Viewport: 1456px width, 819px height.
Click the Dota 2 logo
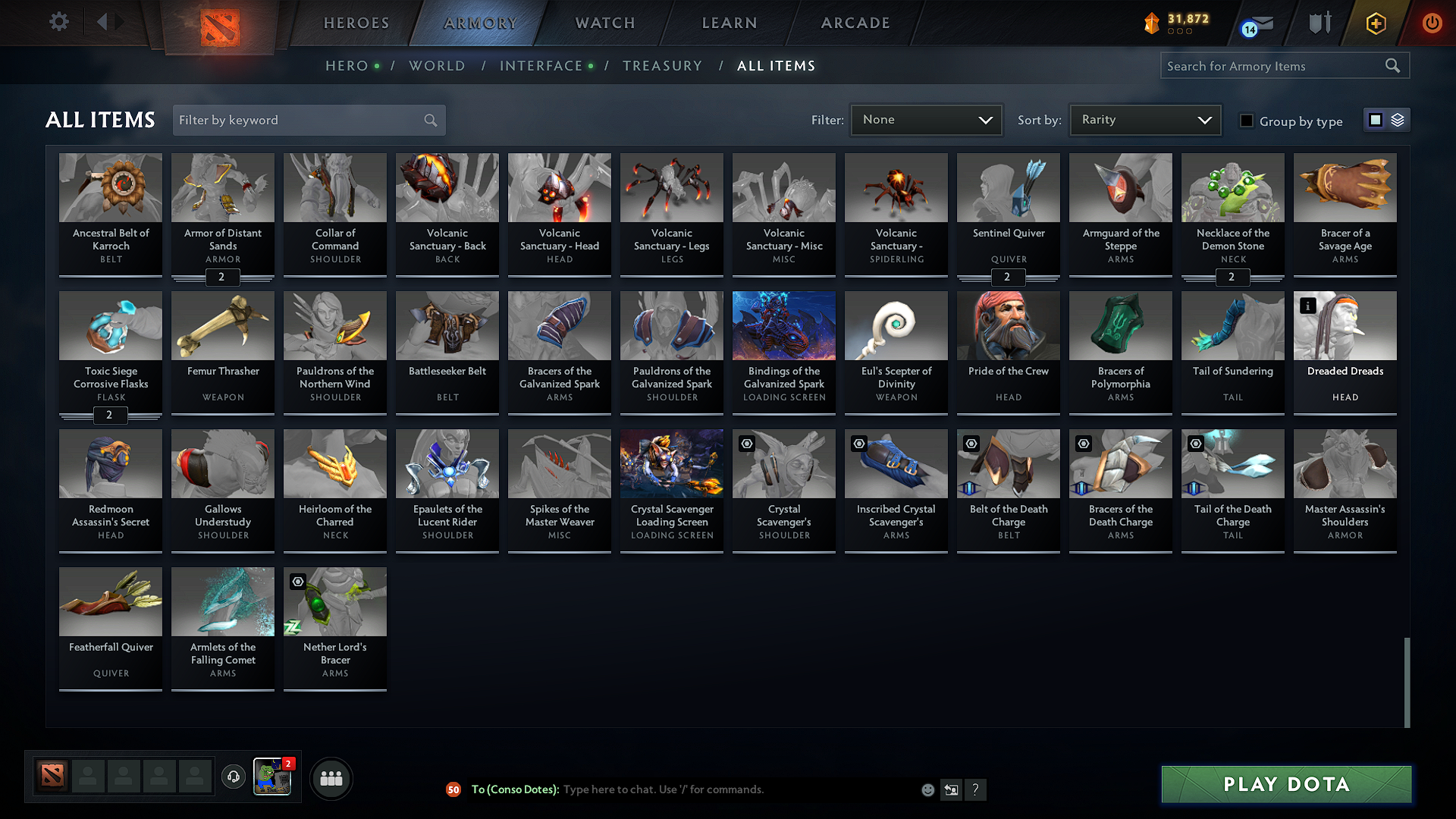coord(219,26)
